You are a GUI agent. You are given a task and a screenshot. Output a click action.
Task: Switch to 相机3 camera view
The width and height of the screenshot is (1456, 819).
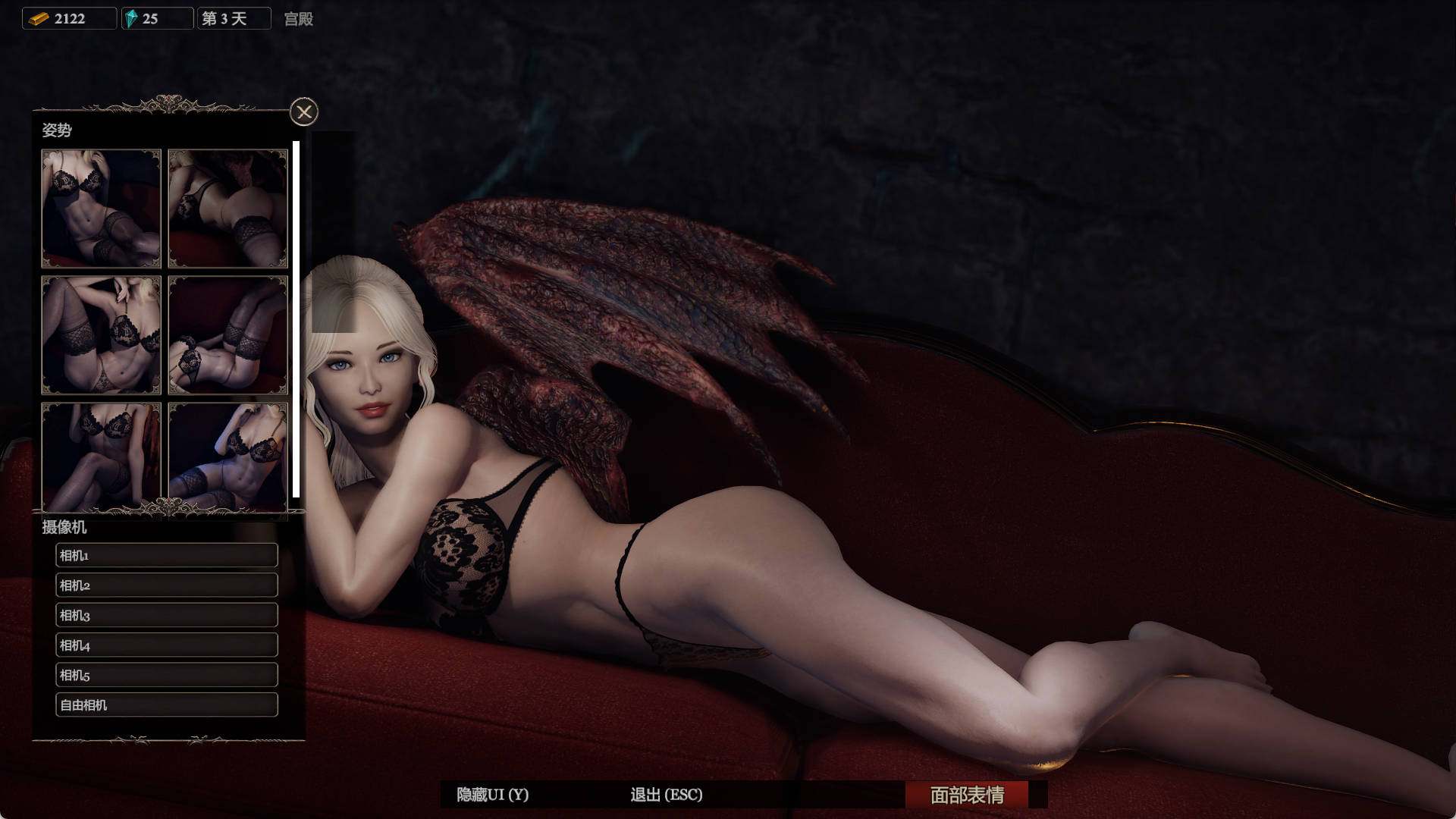(x=166, y=615)
